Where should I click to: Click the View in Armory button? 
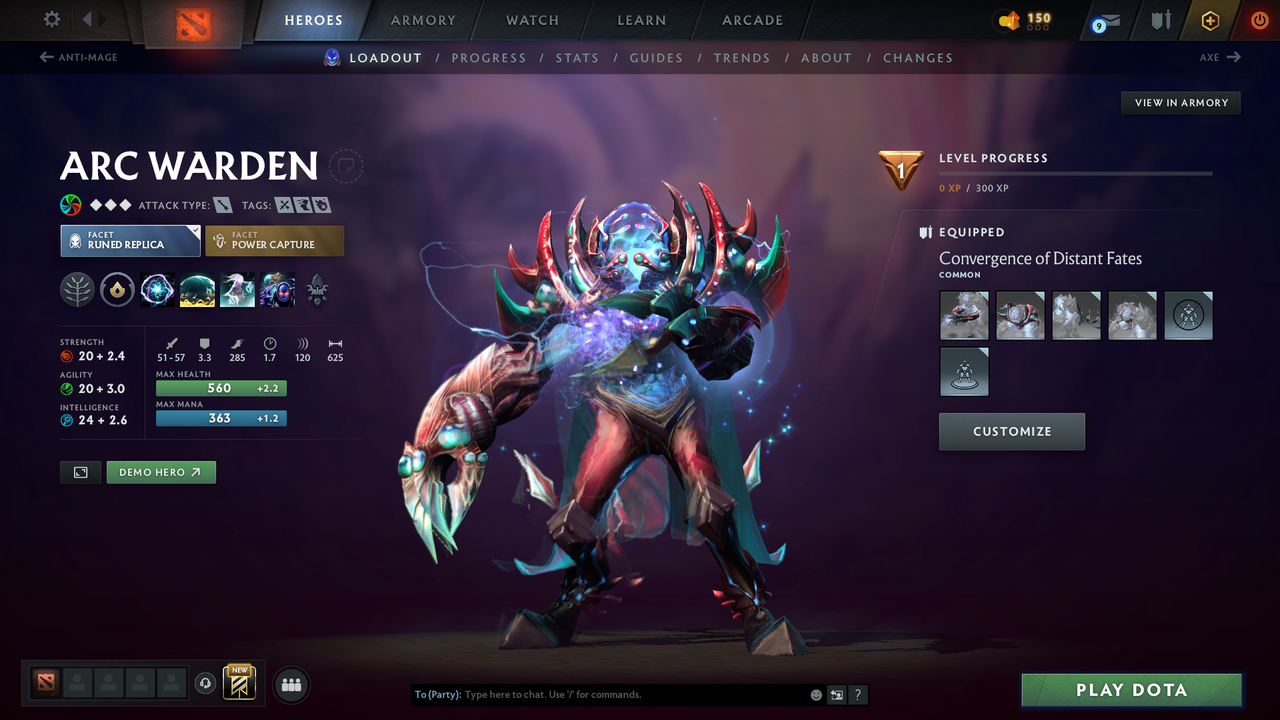click(x=1180, y=102)
